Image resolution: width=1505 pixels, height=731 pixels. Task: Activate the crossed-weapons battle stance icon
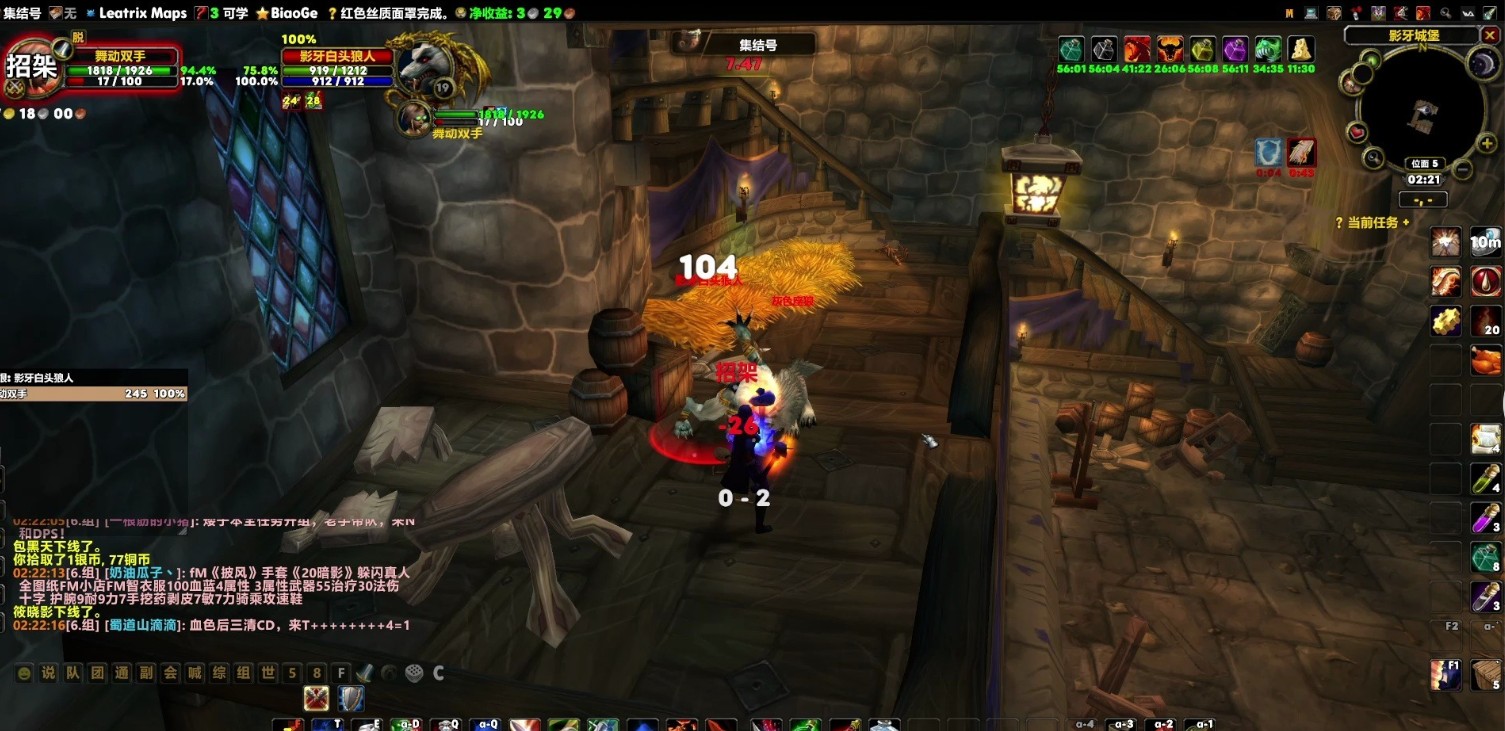(317, 698)
